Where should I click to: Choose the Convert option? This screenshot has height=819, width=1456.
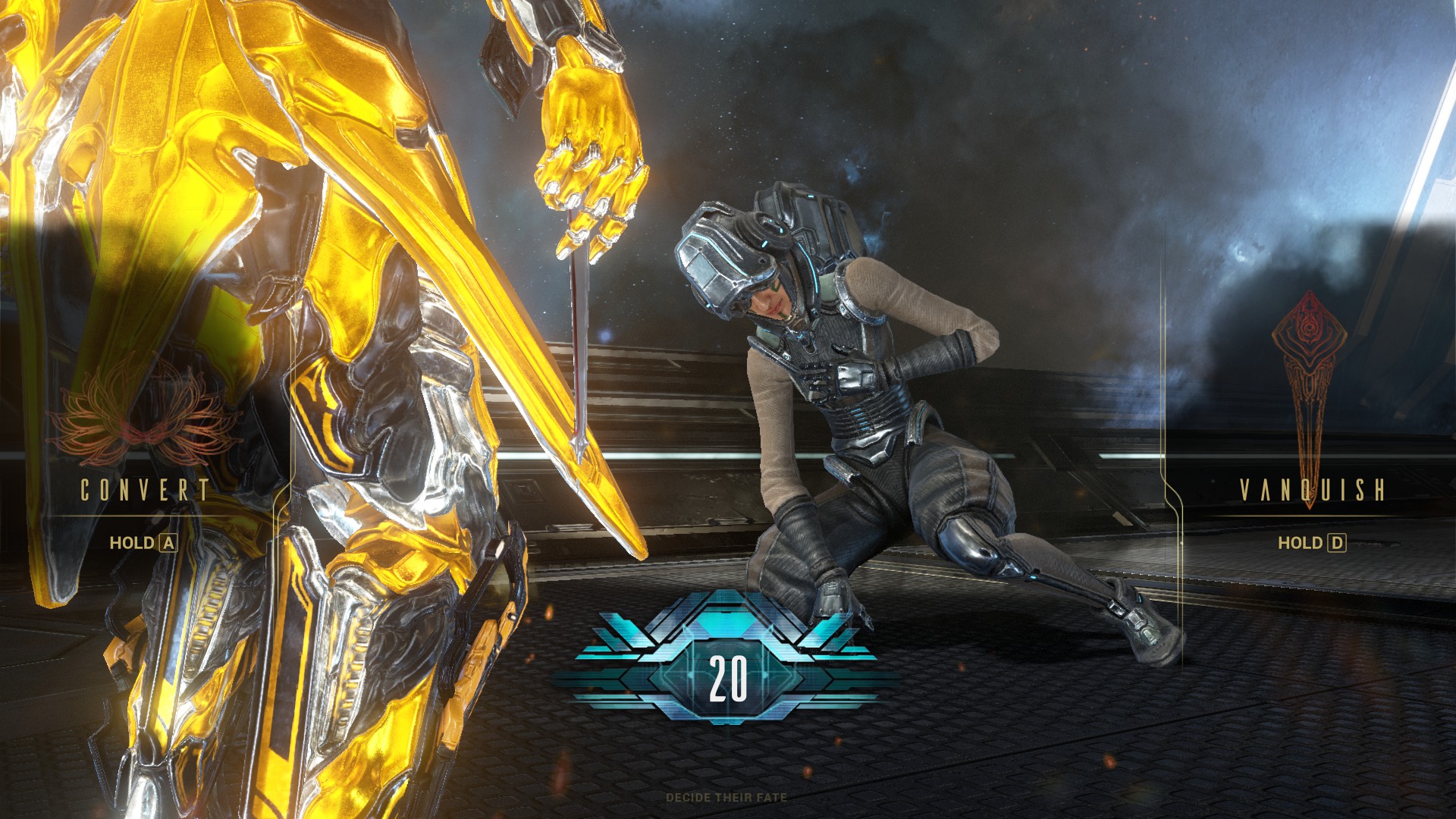click(x=144, y=491)
